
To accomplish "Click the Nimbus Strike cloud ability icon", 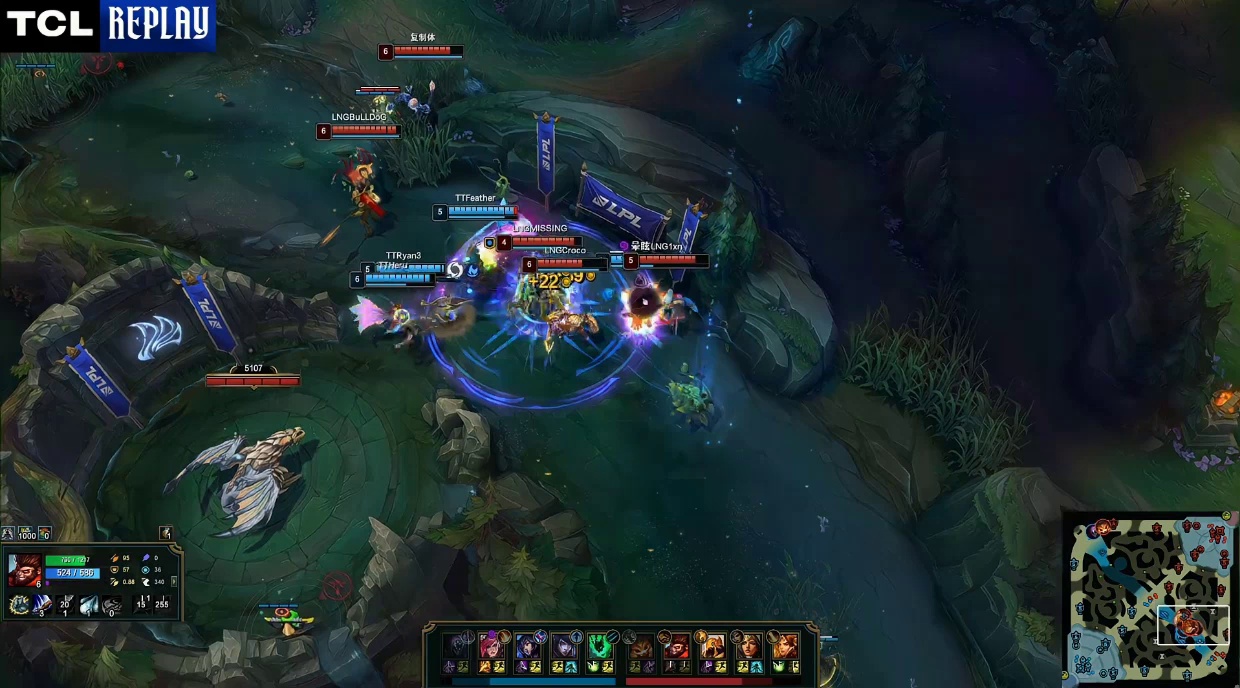I will click(x=89, y=604).
